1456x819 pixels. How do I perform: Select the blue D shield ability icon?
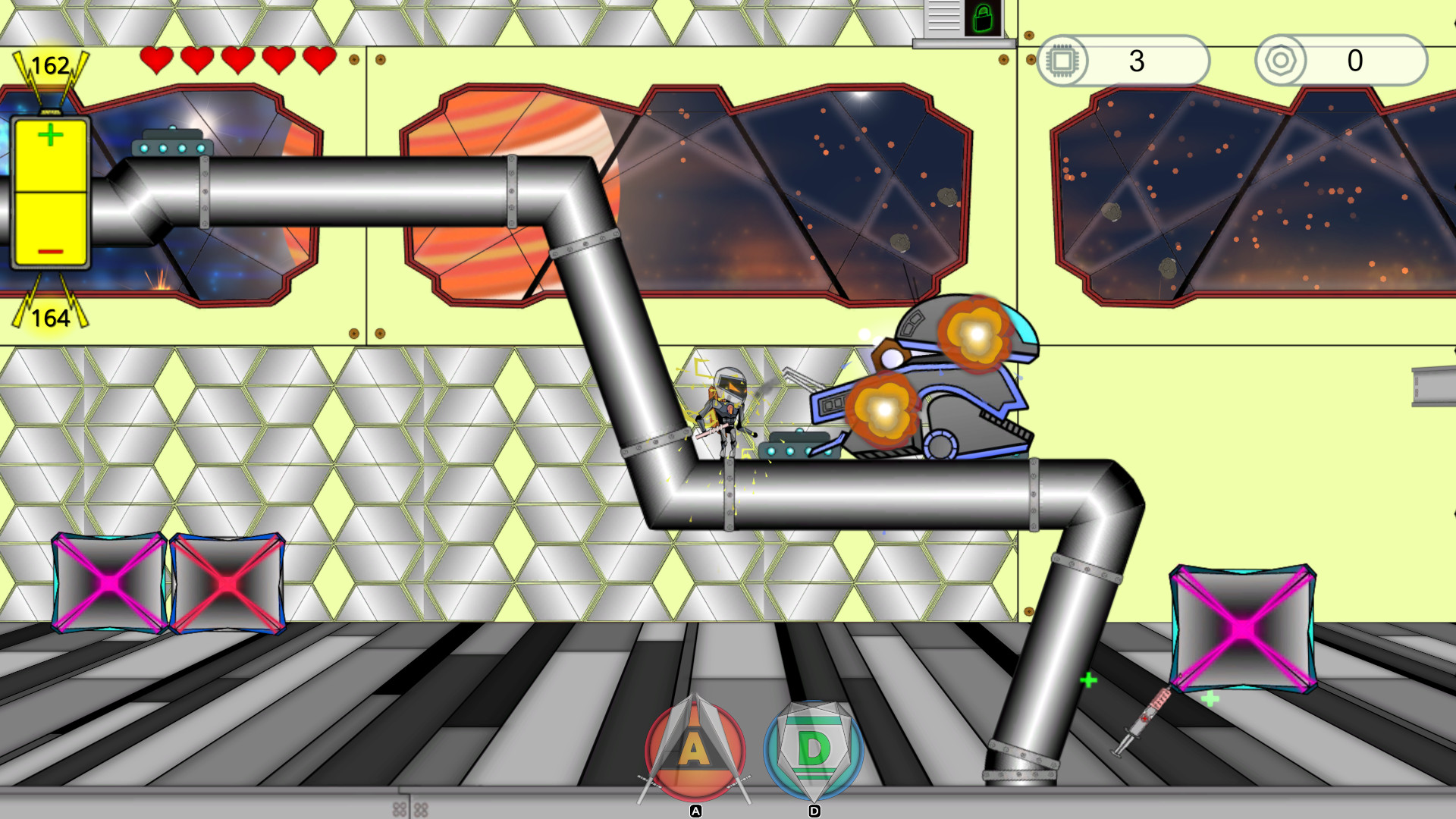point(814,751)
